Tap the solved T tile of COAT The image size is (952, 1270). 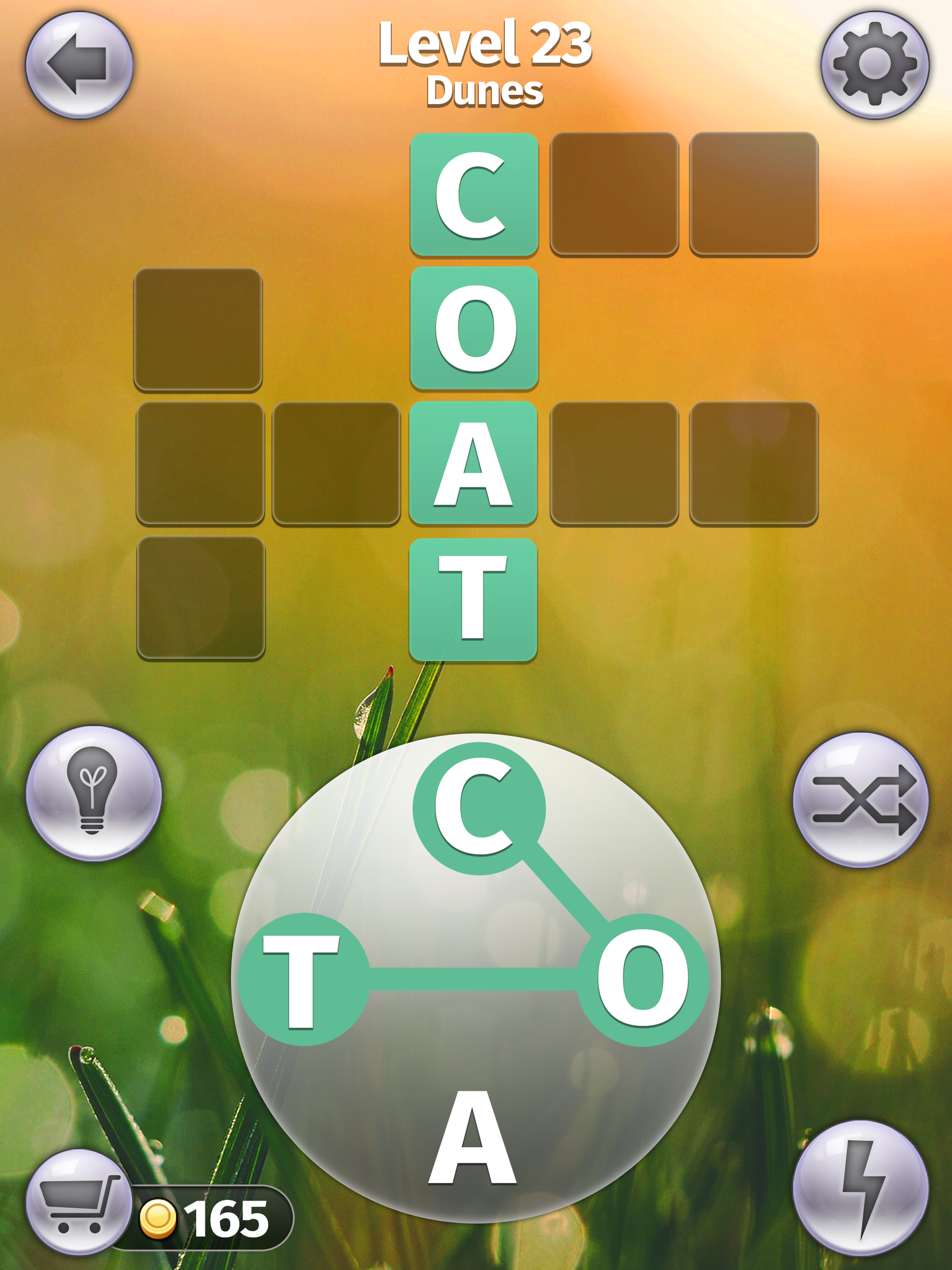pyautogui.click(x=474, y=597)
